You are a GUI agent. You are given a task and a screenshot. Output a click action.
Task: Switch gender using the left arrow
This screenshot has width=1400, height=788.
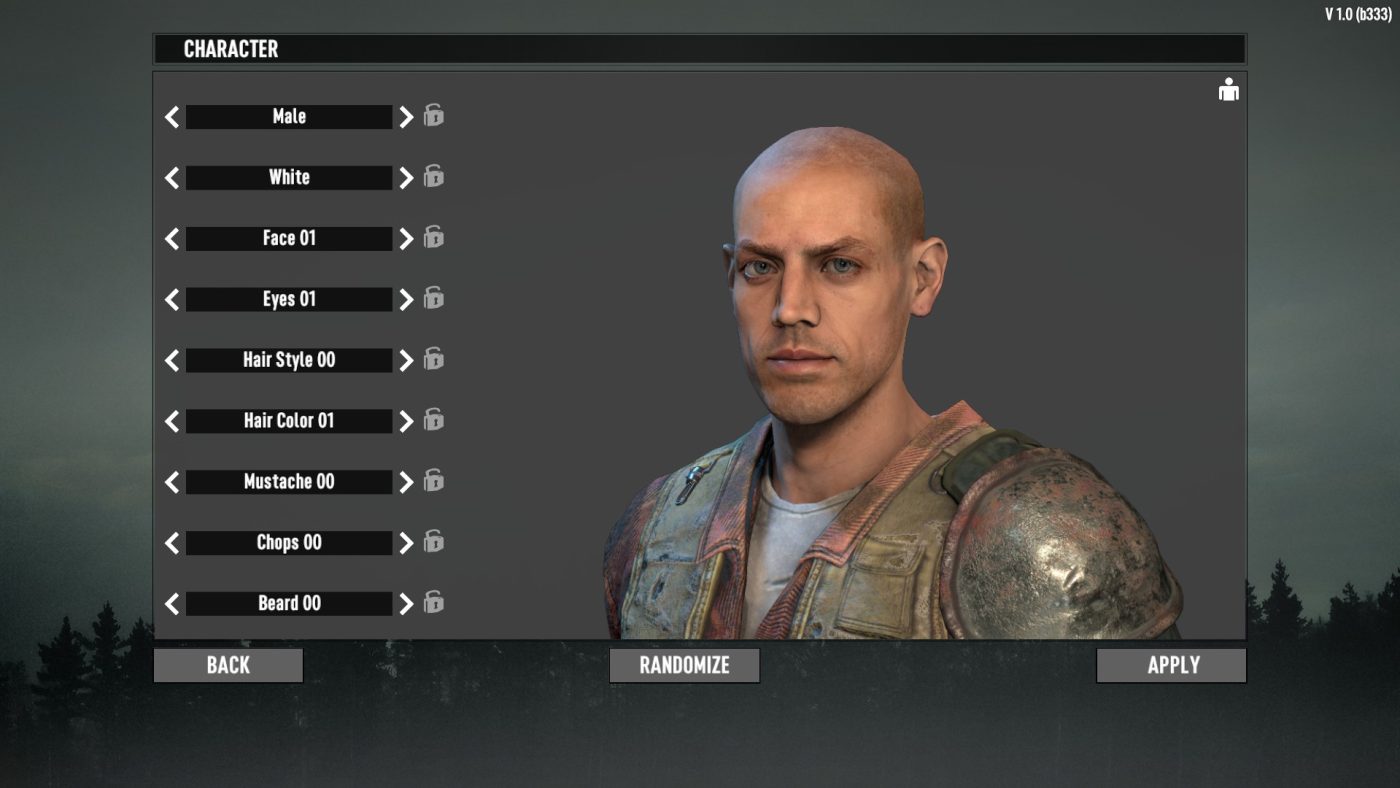pyautogui.click(x=171, y=116)
